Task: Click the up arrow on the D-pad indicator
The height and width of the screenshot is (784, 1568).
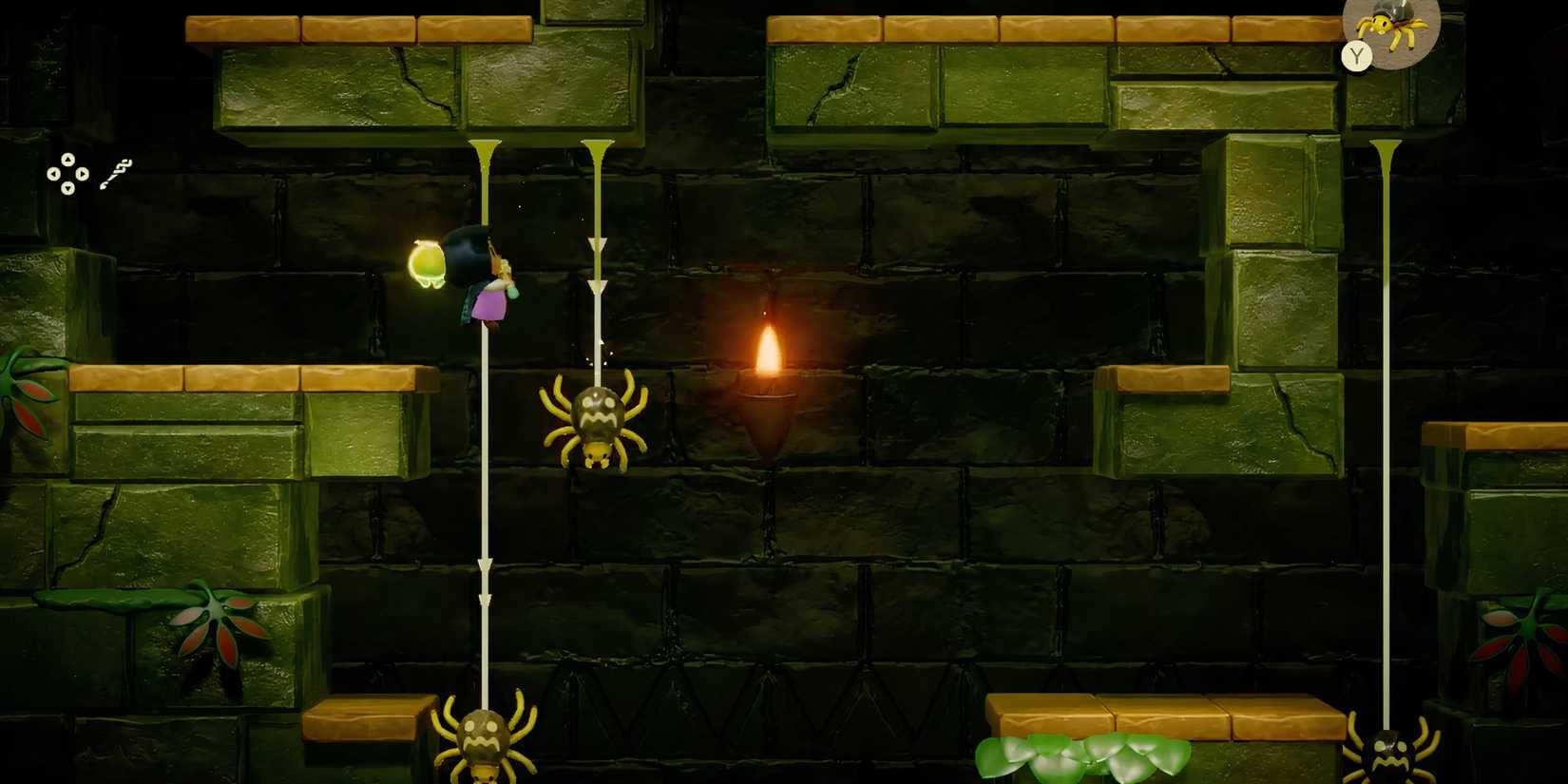Action: pyautogui.click(x=67, y=160)
